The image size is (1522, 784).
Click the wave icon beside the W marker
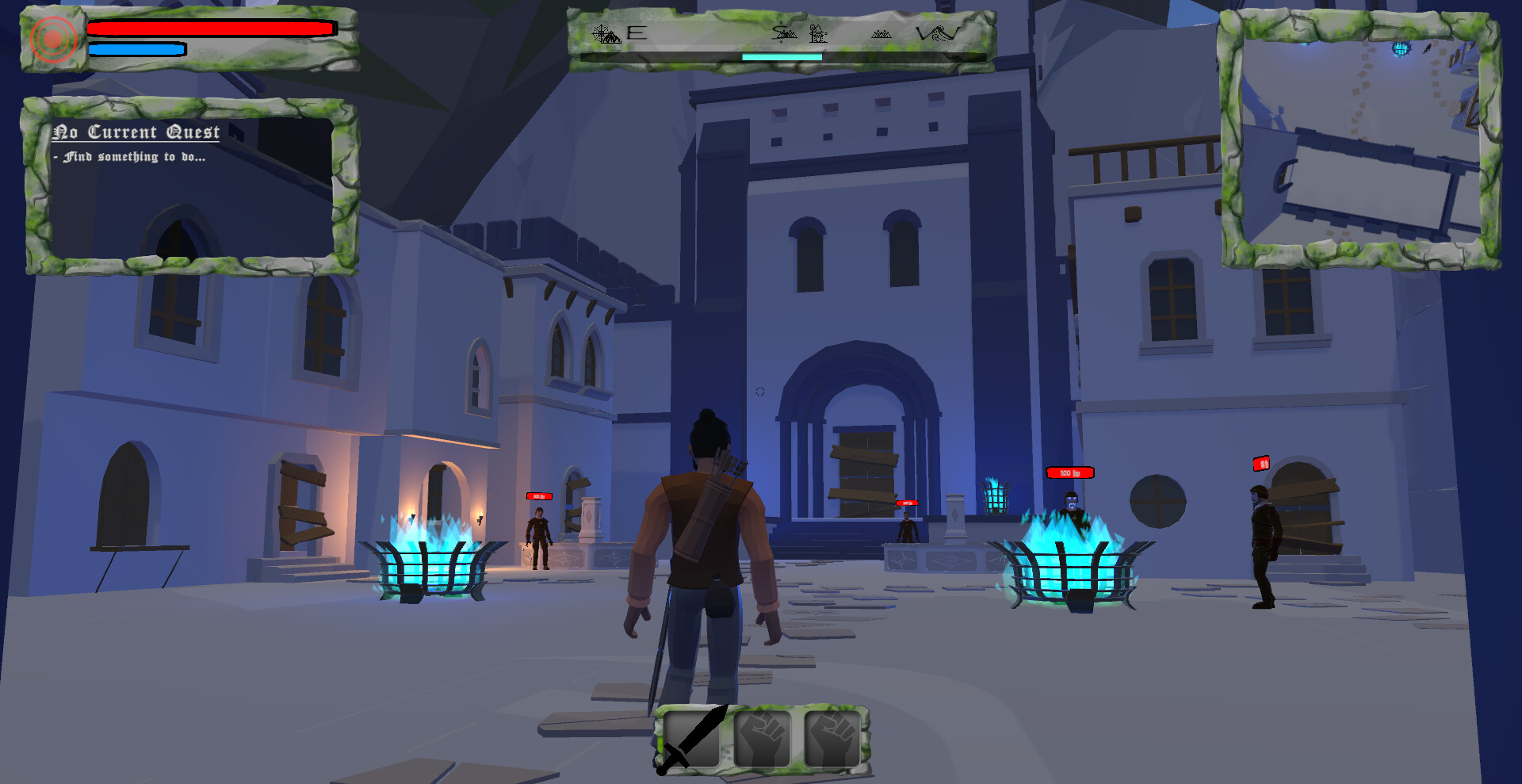click(x=945, y=33)
